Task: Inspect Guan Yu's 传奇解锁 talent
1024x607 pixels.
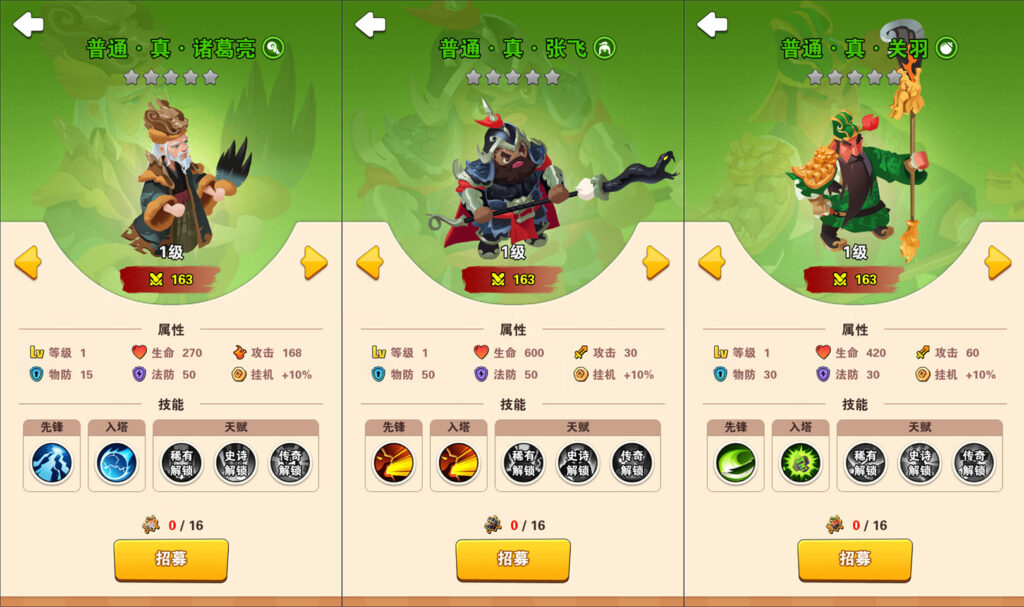Action: click(973, 463)
